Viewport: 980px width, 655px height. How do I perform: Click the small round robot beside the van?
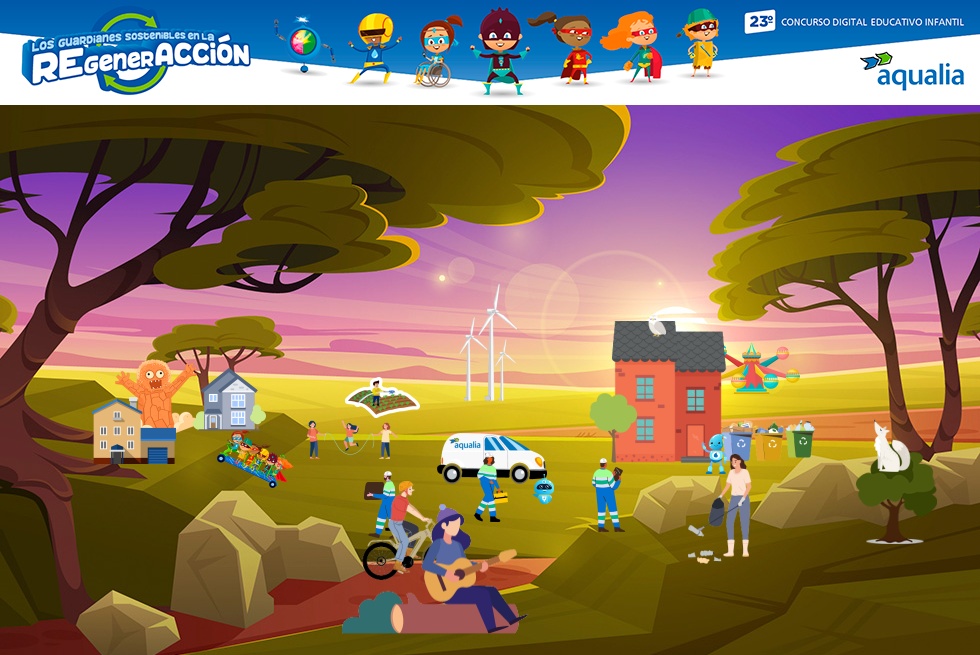coord(545,489)
